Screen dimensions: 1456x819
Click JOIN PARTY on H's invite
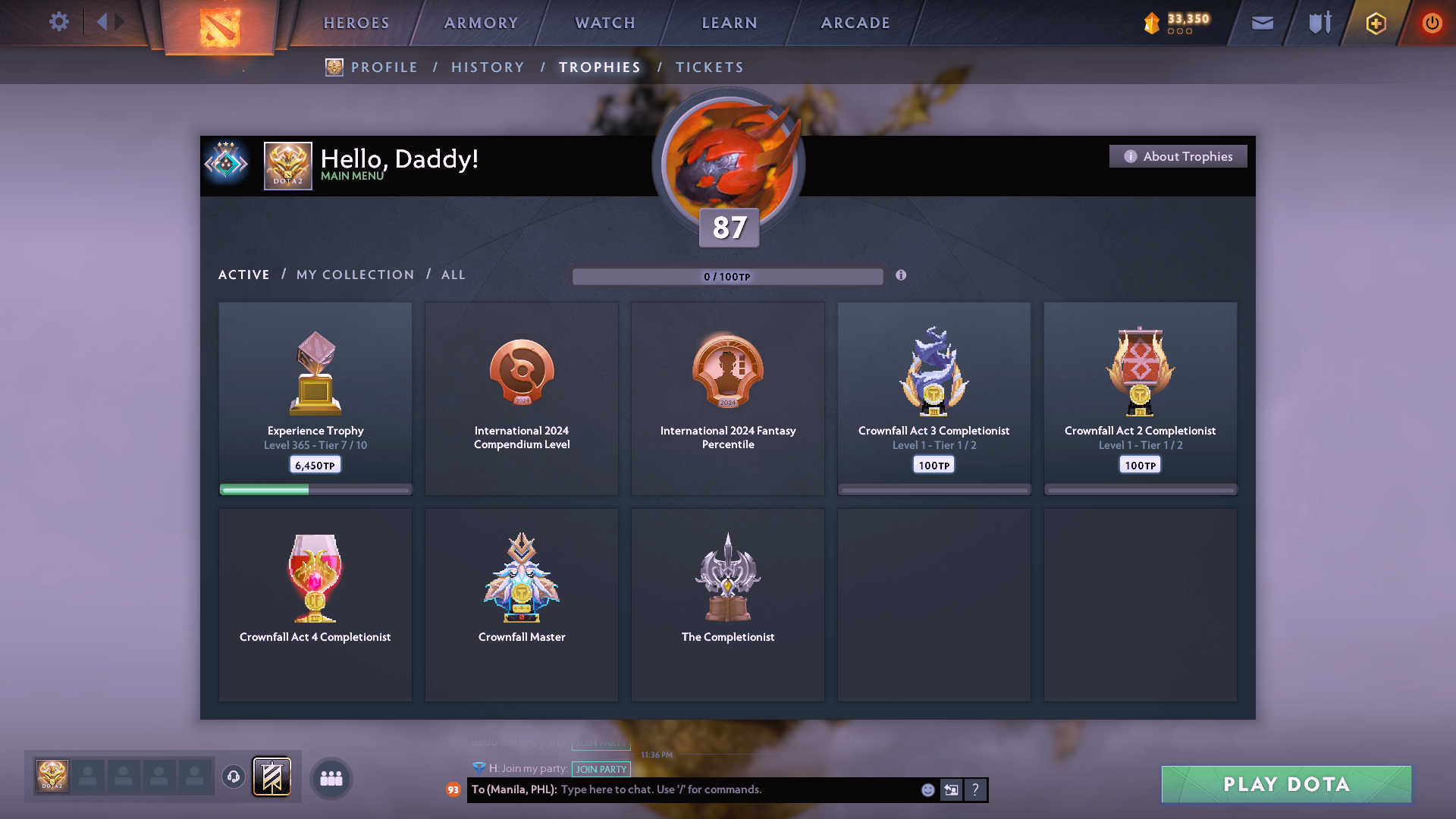pyautogui.click(x=601, y=768)
